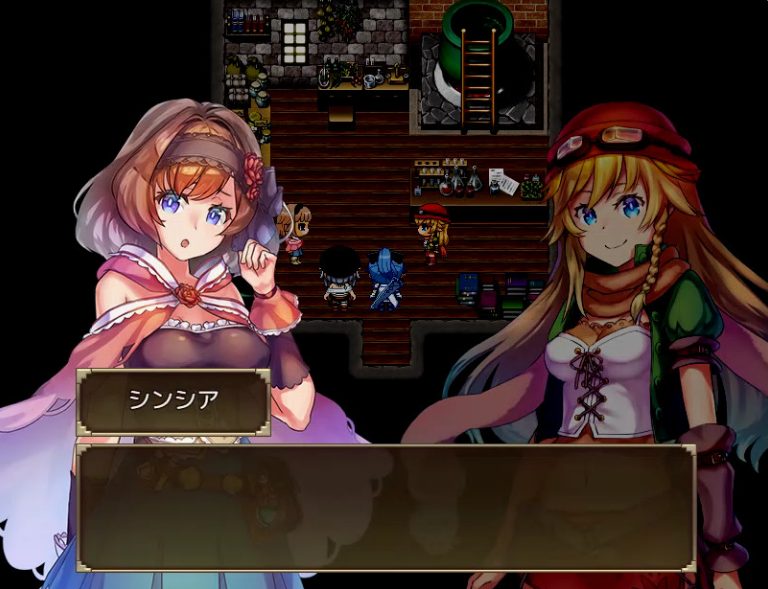768x589 pixels.
Task: Click the empty dialogue message box to continue
Action: (385, 507)
